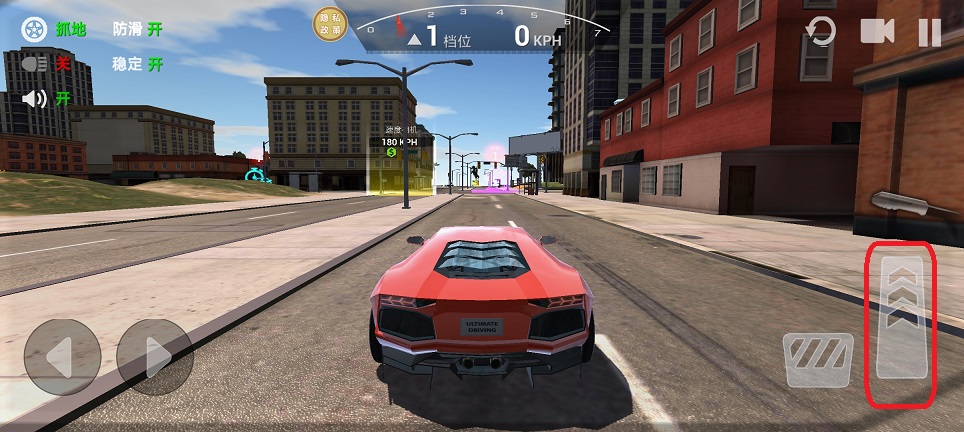Steer right with the right arrow button

(x=154, y=357)
